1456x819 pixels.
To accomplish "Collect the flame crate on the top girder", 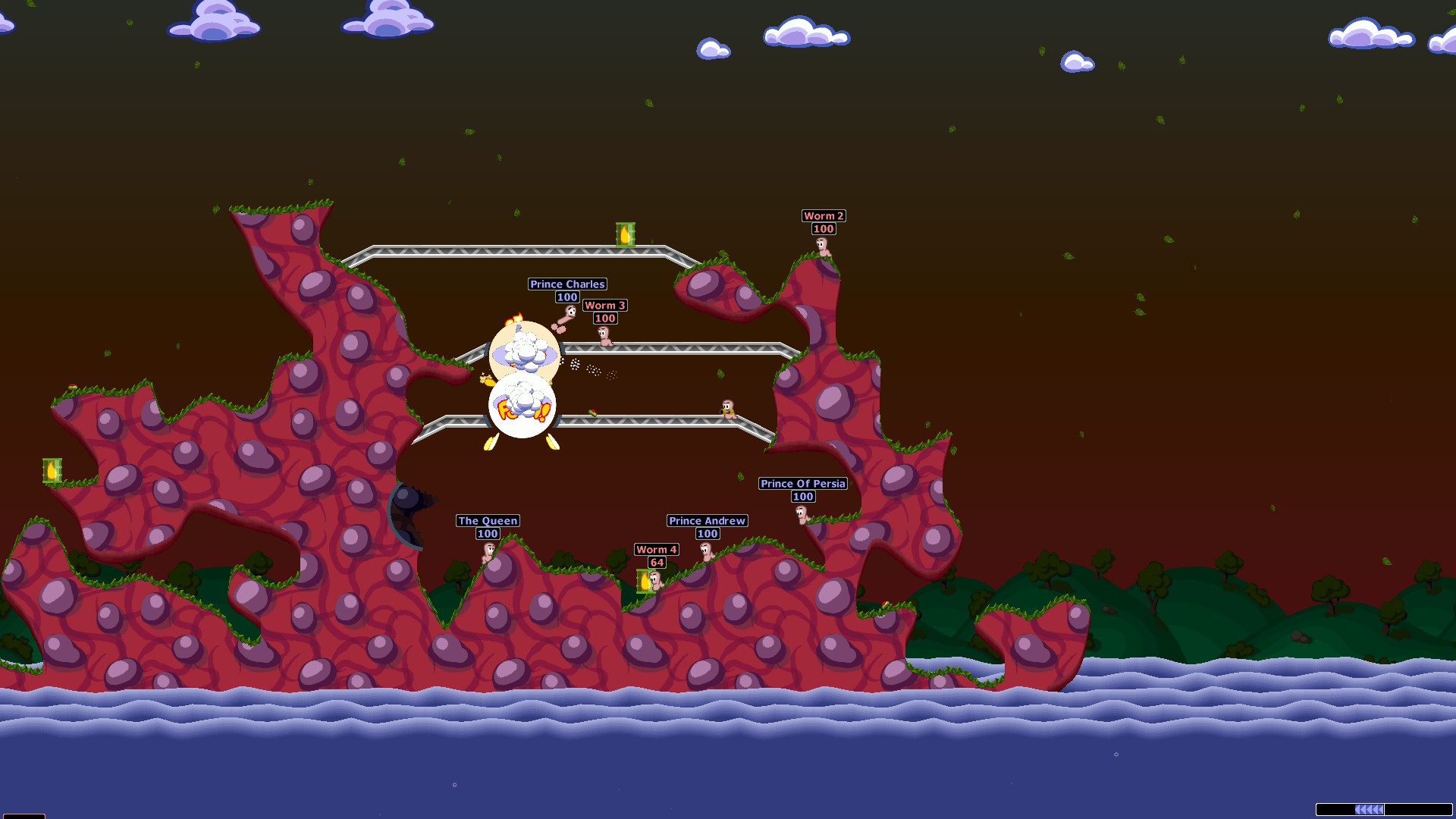I will (626, 236).
